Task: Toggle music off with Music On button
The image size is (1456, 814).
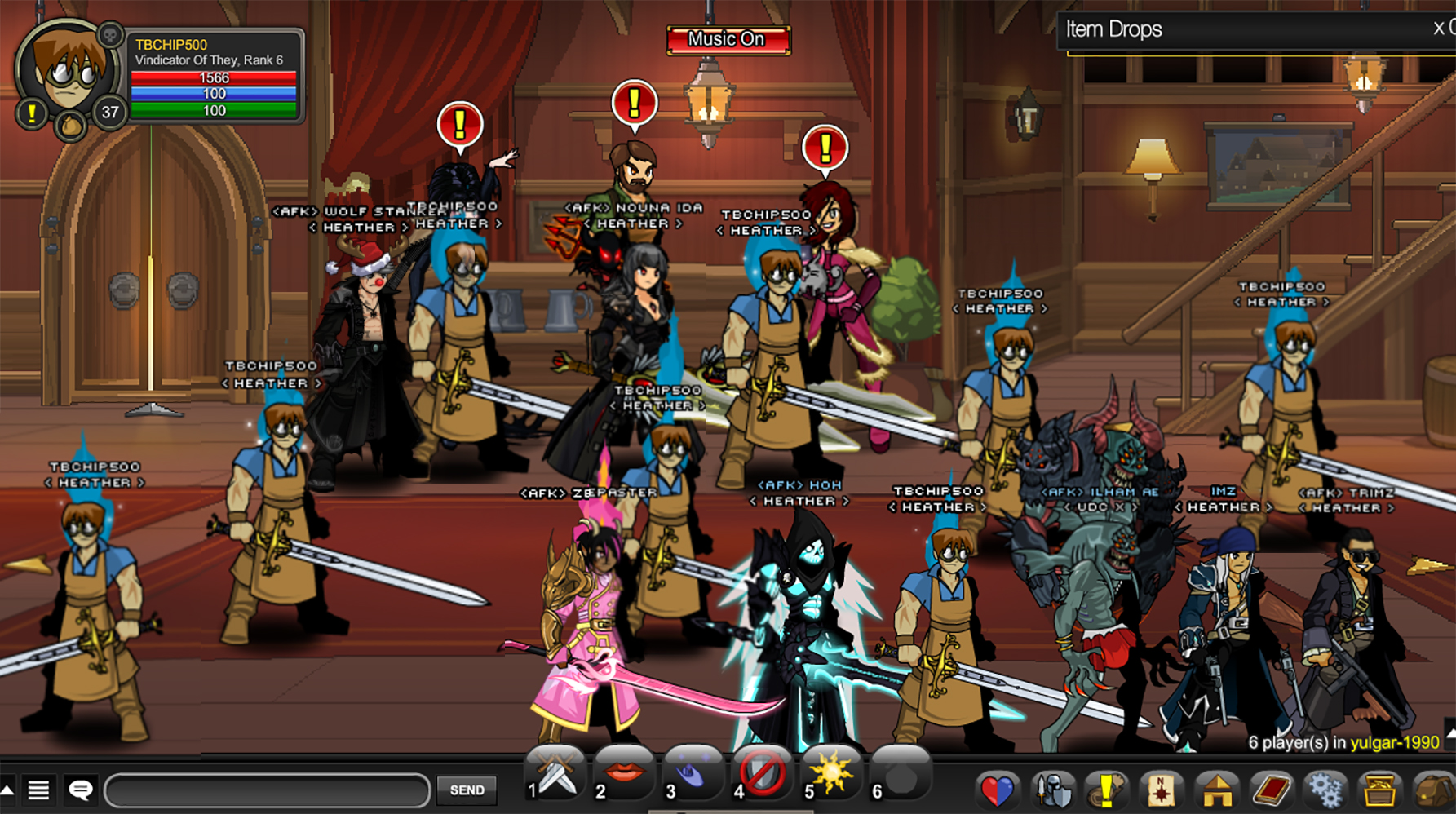Action: point(727,38)
